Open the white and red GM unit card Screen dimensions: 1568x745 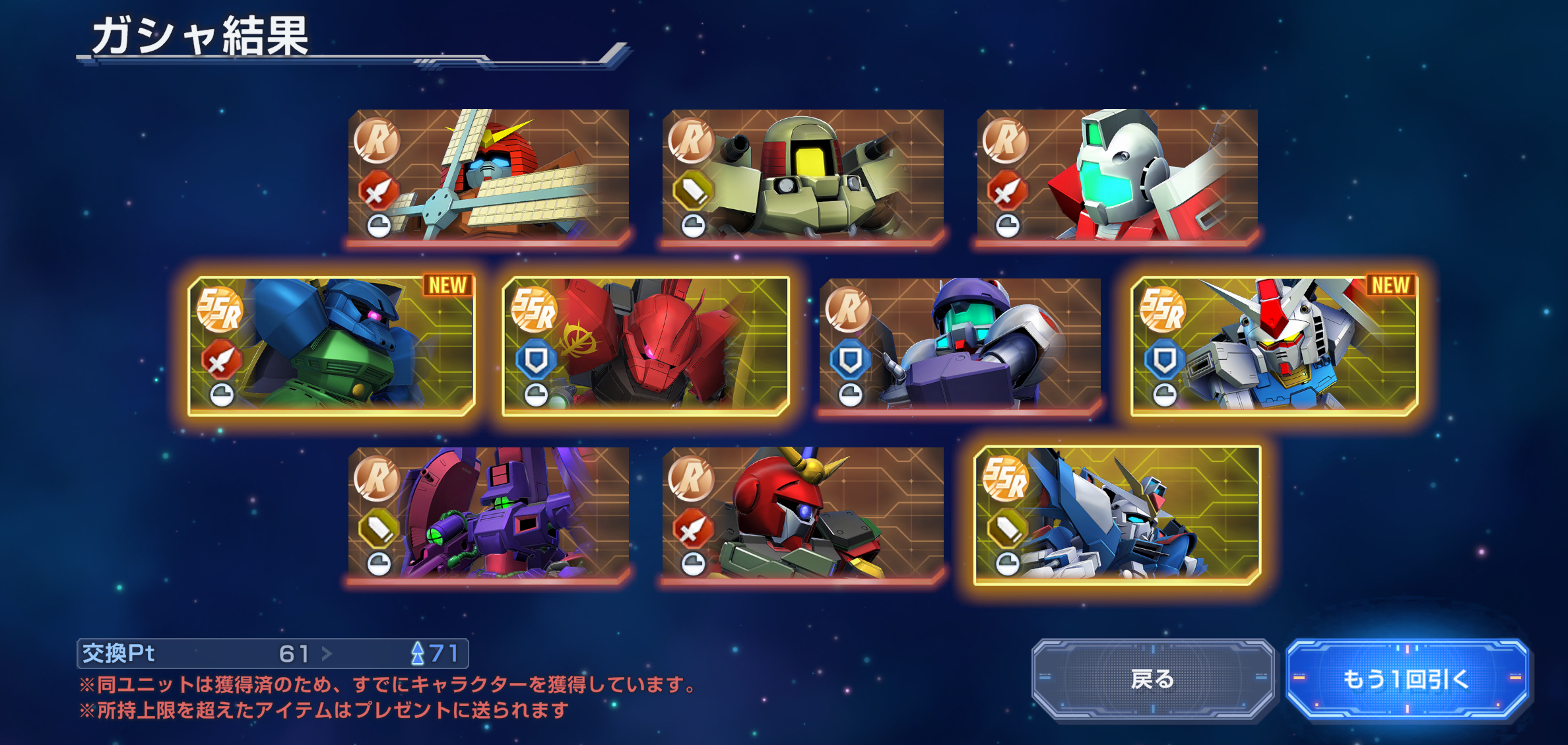coord(1117,175)
